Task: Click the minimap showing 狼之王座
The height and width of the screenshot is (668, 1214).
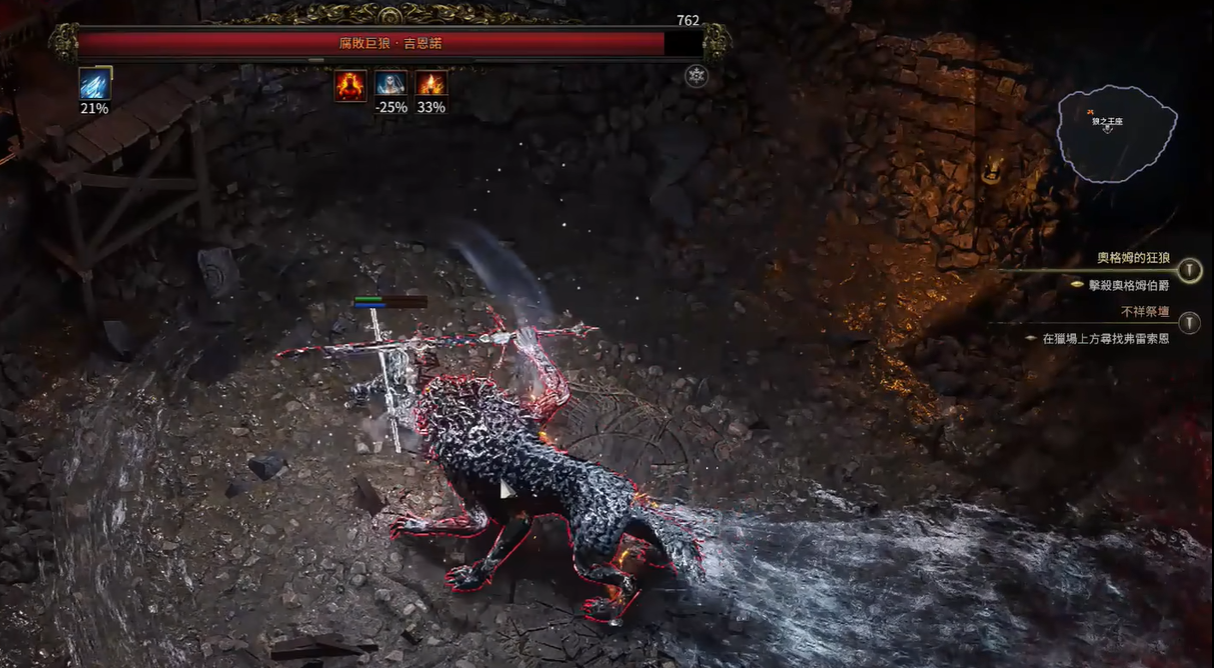Action: click(x=1117, y=134)
